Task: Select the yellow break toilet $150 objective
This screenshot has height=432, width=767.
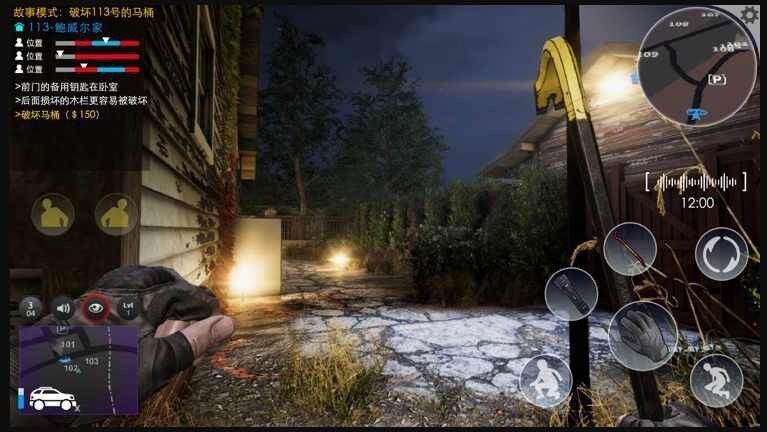Action: (57, 114)
